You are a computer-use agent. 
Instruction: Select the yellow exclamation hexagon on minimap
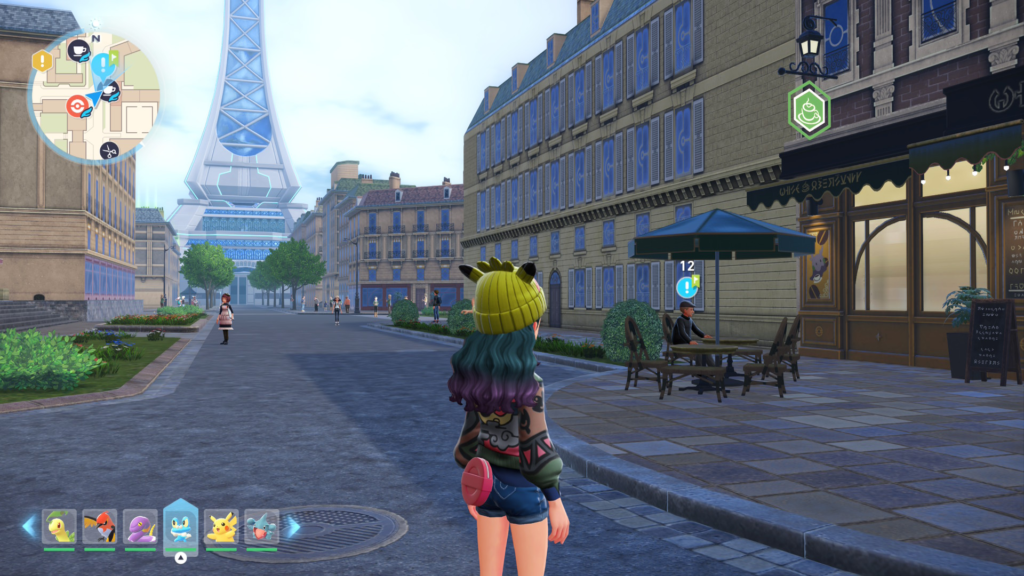click(x=42, y=61)
